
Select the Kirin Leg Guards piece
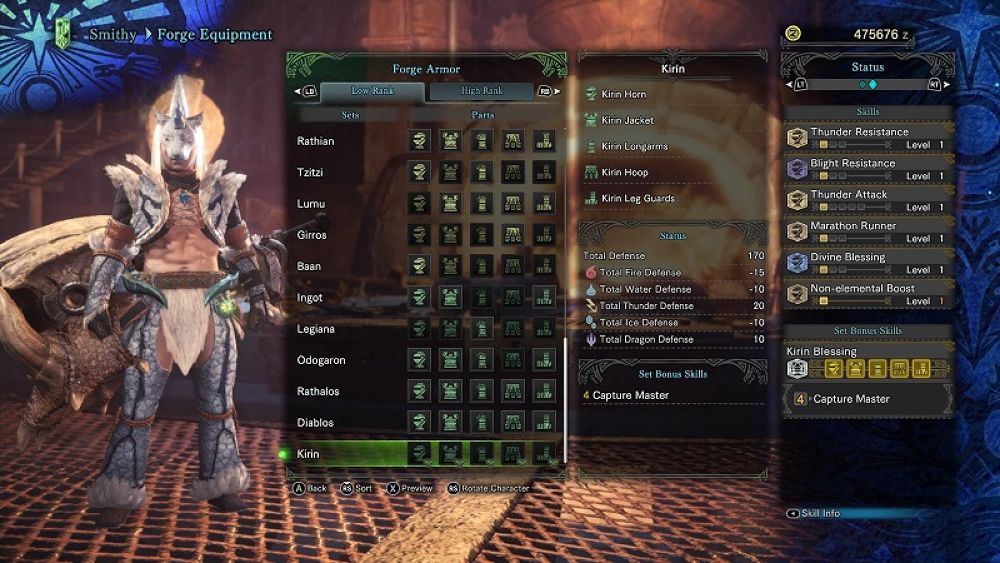tap(638, 198)
